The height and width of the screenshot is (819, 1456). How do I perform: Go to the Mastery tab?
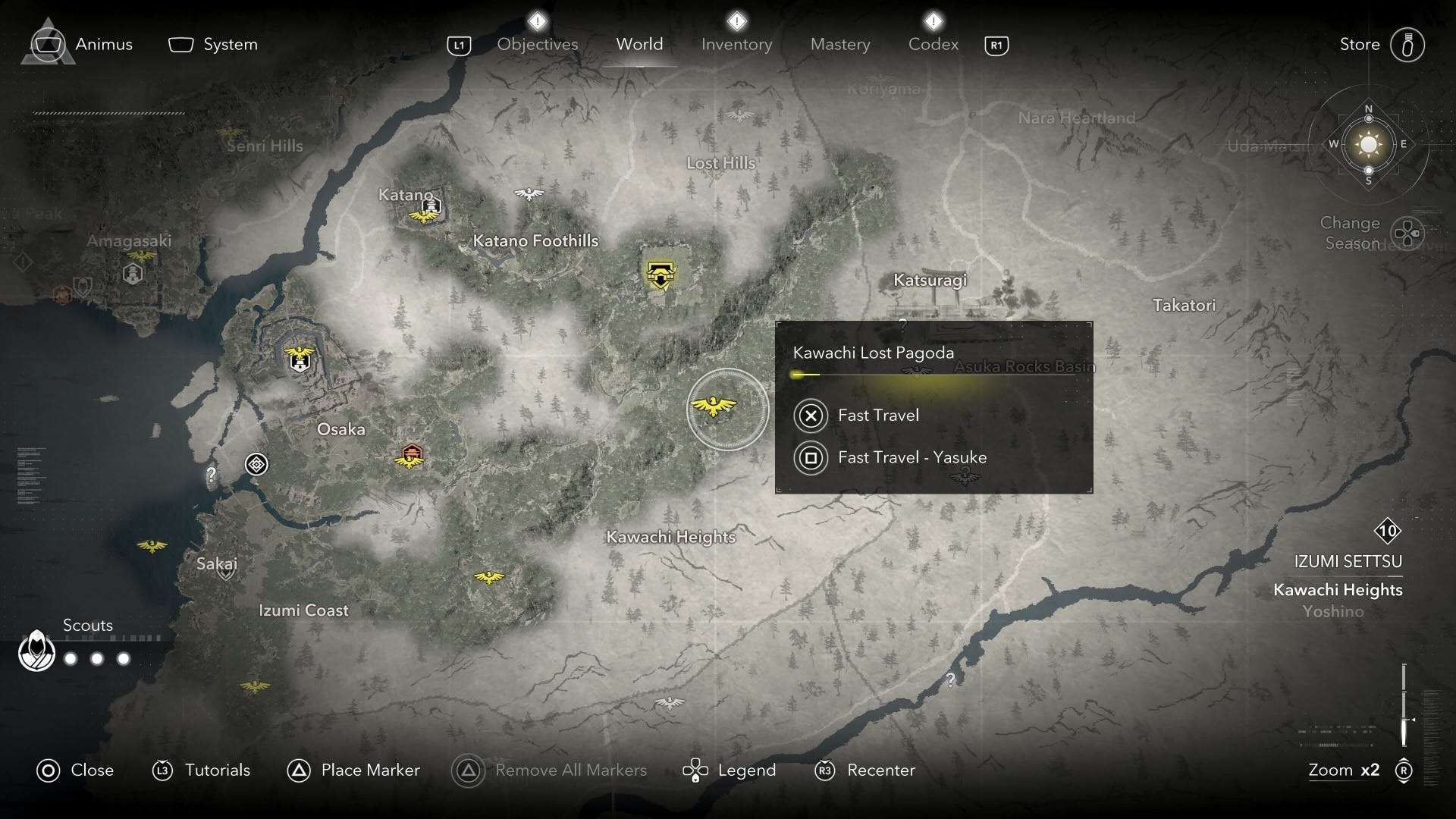839,44
